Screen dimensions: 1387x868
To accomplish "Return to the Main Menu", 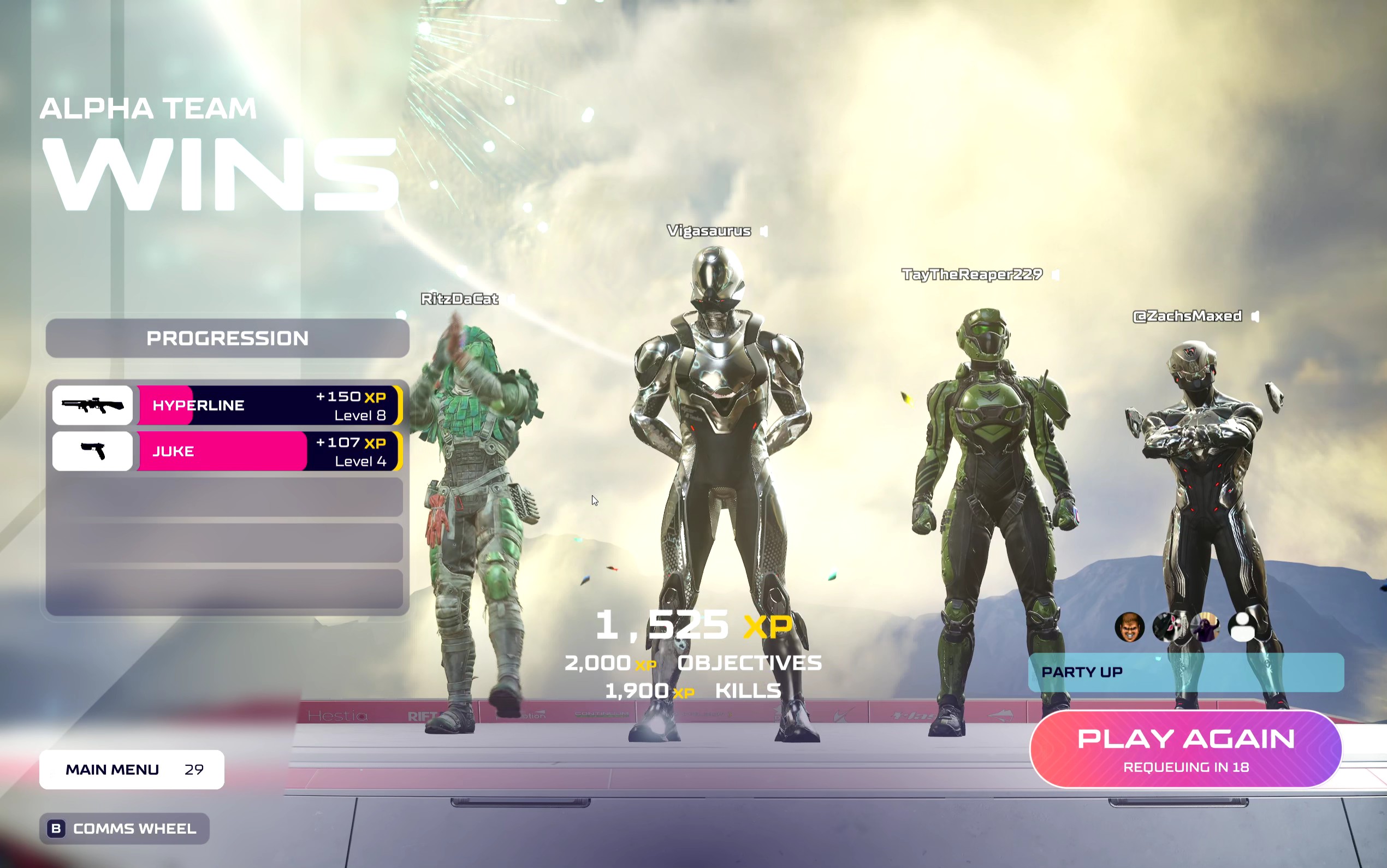I will tap(132, 769).
